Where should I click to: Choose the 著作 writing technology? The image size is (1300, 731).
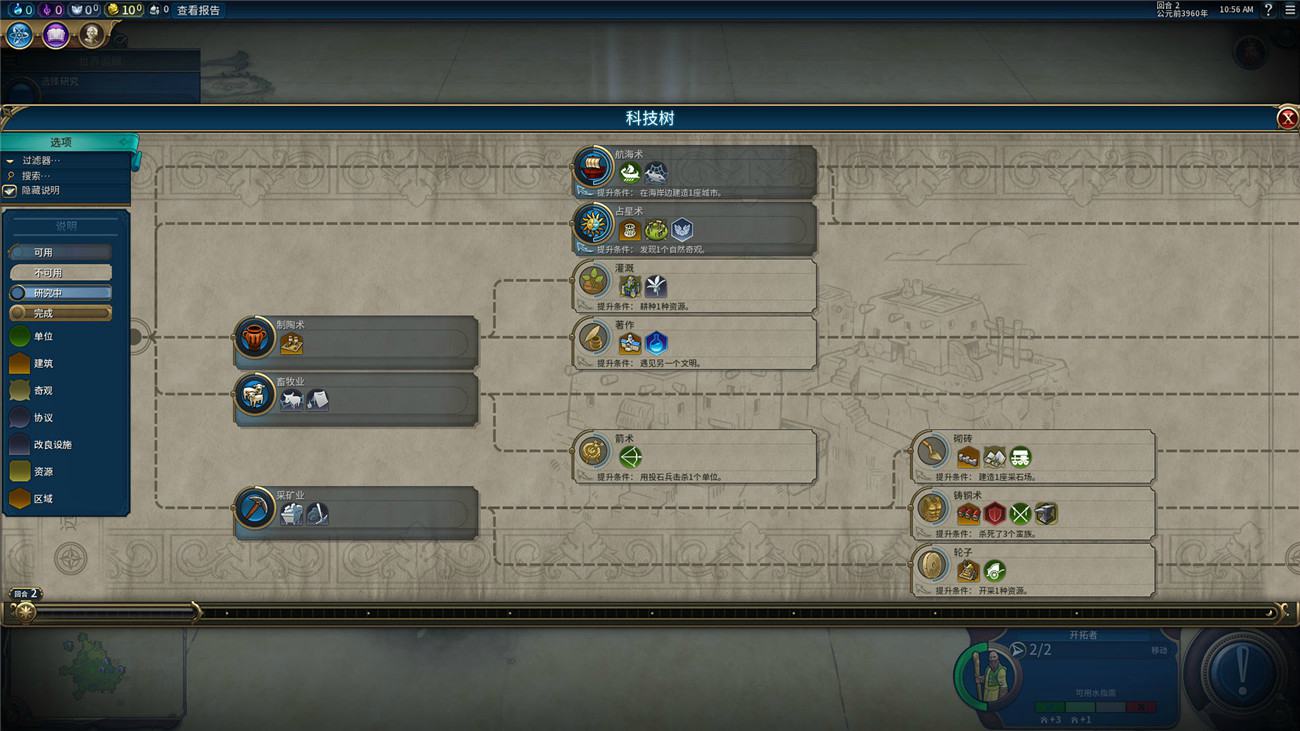[695, 339]
